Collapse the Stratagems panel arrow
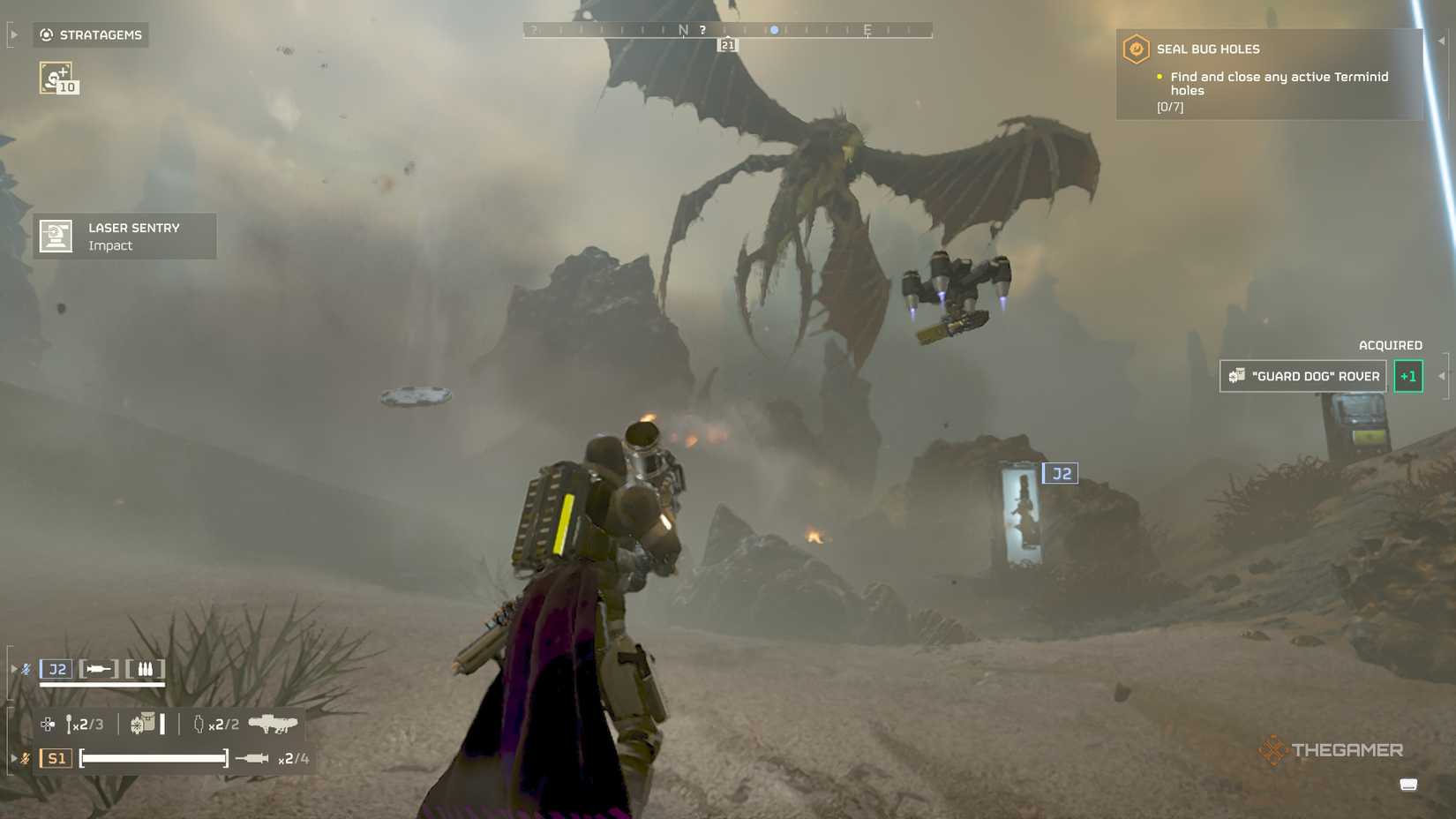 [x=12, y=34]
